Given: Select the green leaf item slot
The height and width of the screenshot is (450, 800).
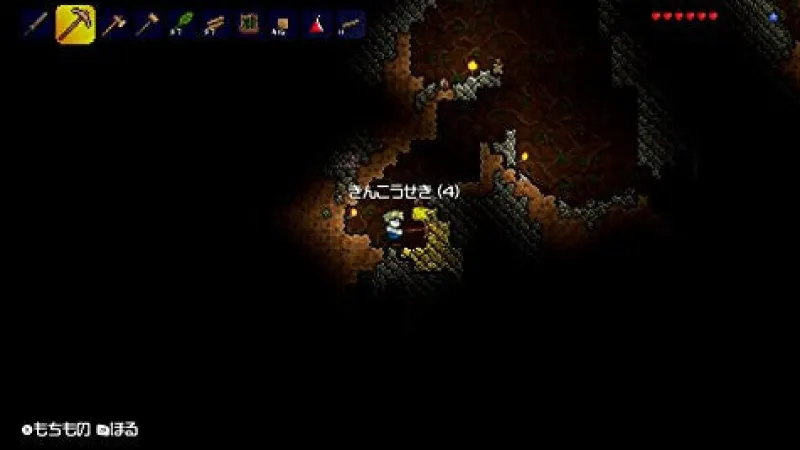Looking at the screenshot, I should pos(181,24).
